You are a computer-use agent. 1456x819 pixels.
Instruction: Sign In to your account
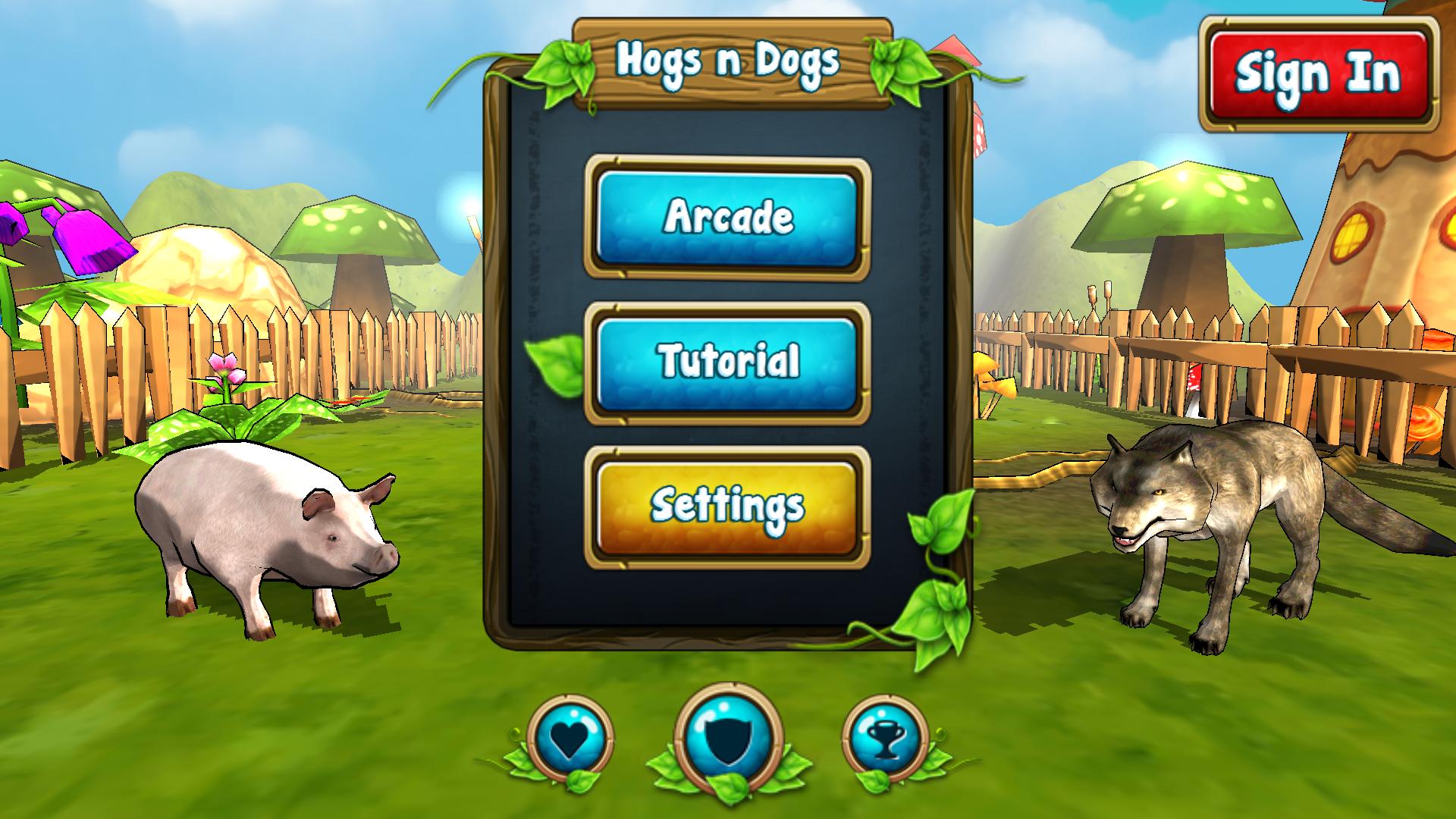click(1317, 72)
